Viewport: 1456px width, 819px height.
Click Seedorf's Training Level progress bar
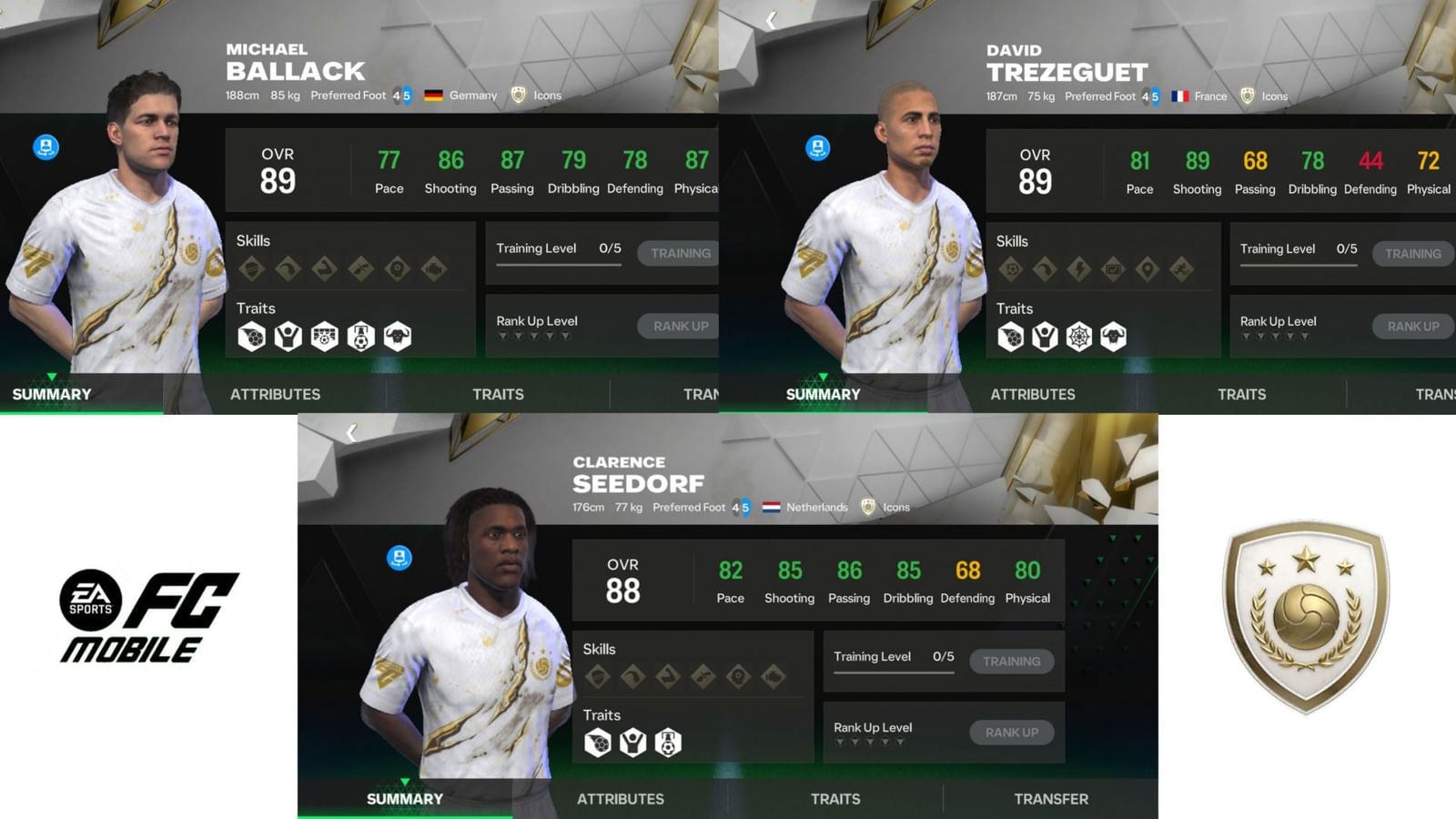(892, 671)
